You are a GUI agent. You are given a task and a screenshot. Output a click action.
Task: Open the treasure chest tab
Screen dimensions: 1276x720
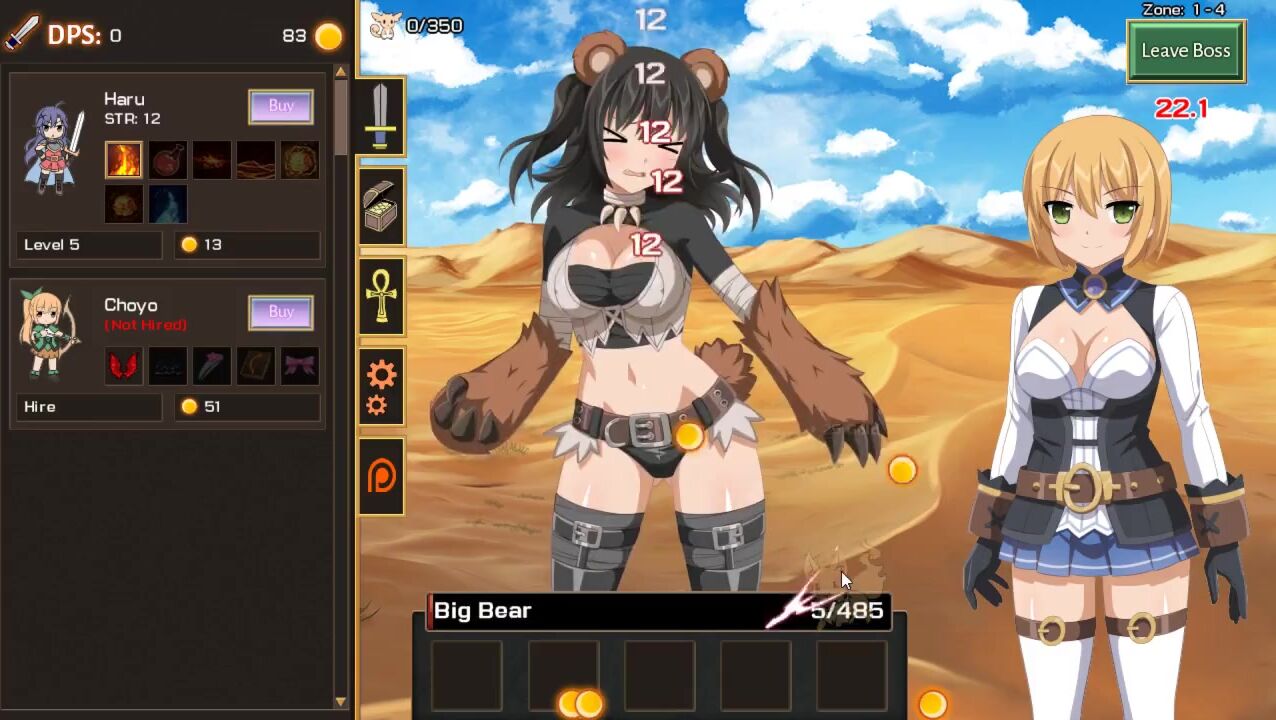[x=381, y=207]
